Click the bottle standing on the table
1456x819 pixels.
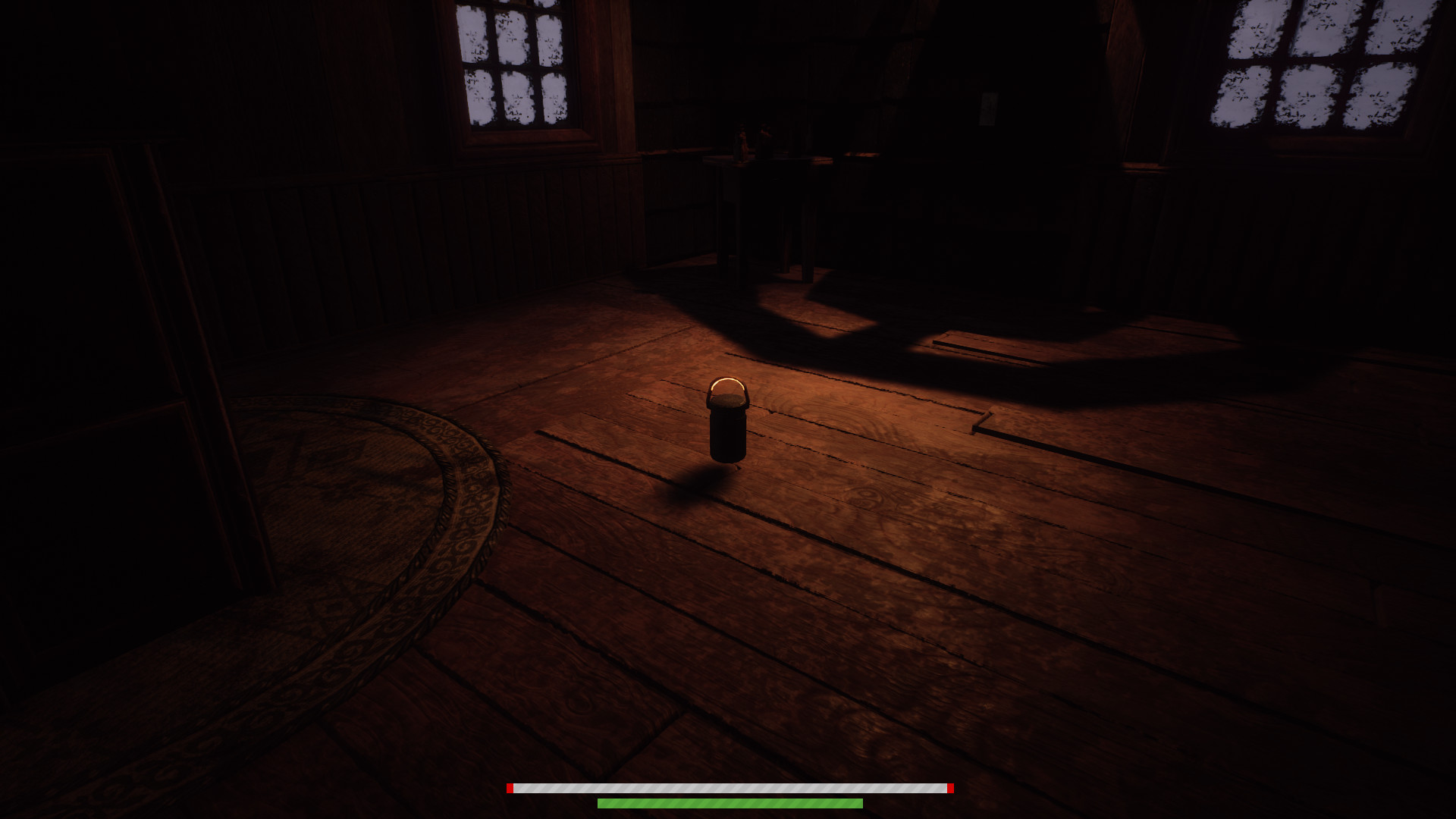click(739, 140)
